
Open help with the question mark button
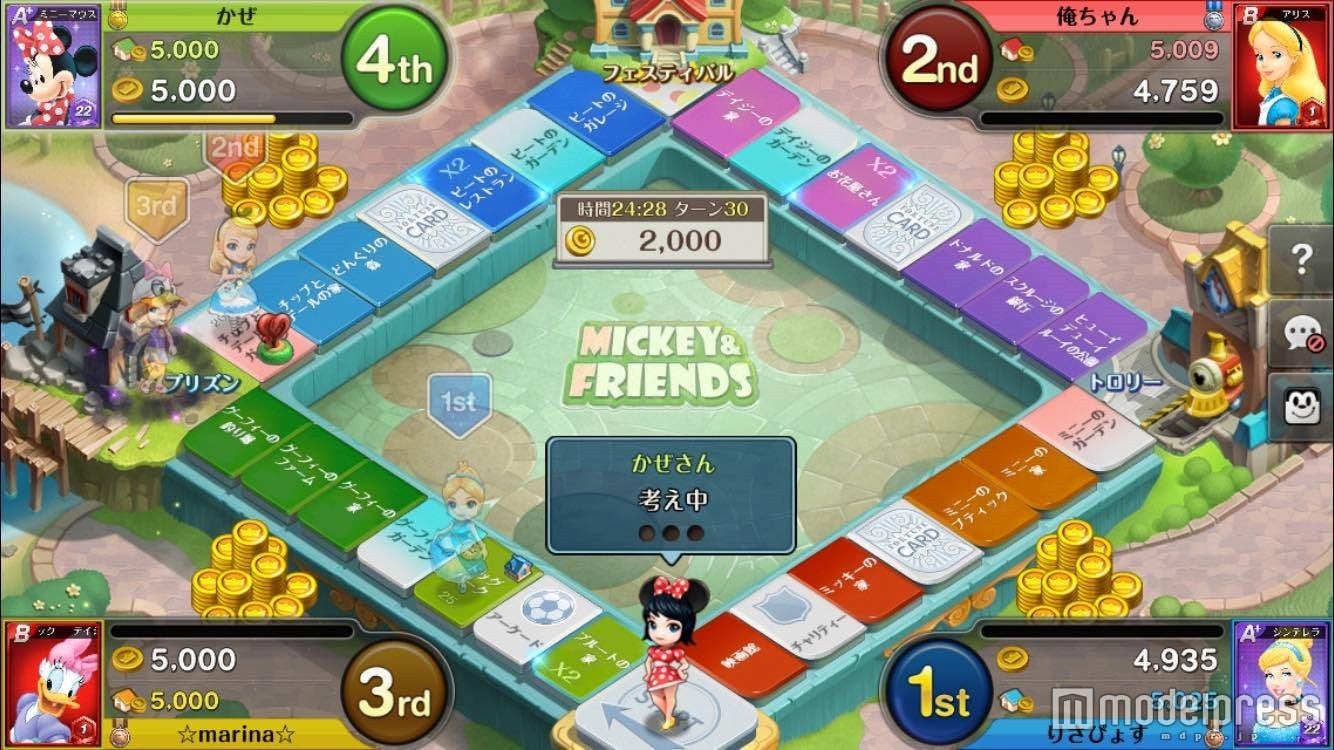tap(1301, 258)
